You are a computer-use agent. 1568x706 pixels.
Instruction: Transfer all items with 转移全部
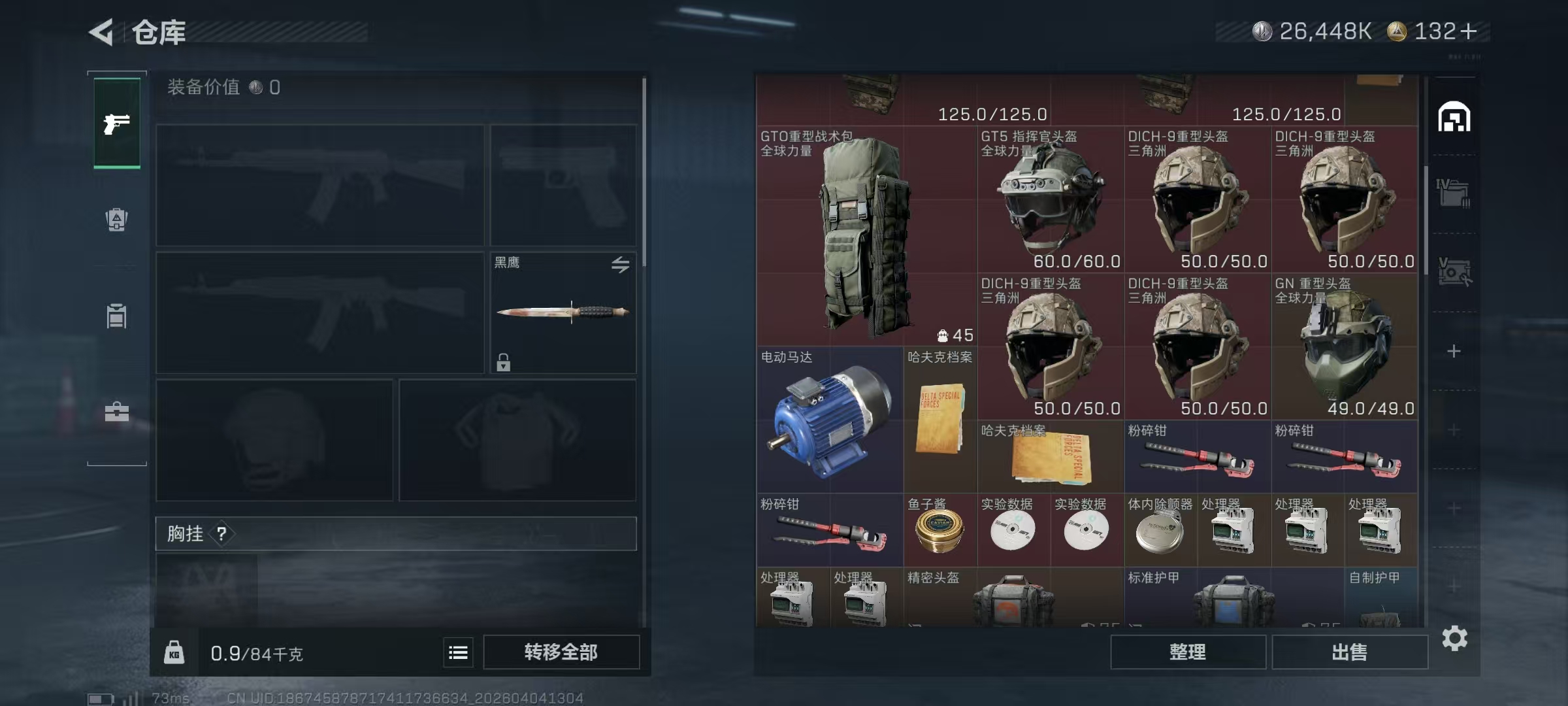click(x=561, y=652)
